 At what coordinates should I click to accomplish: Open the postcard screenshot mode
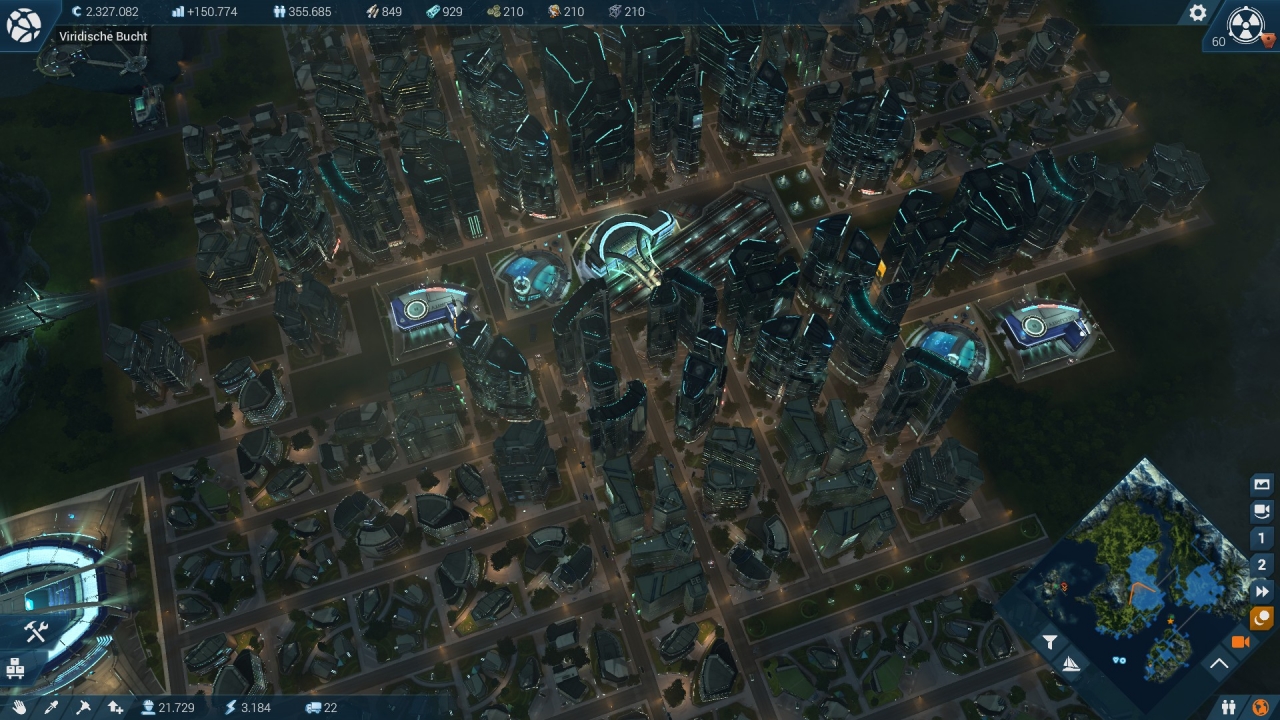(x=1262, y=485)
